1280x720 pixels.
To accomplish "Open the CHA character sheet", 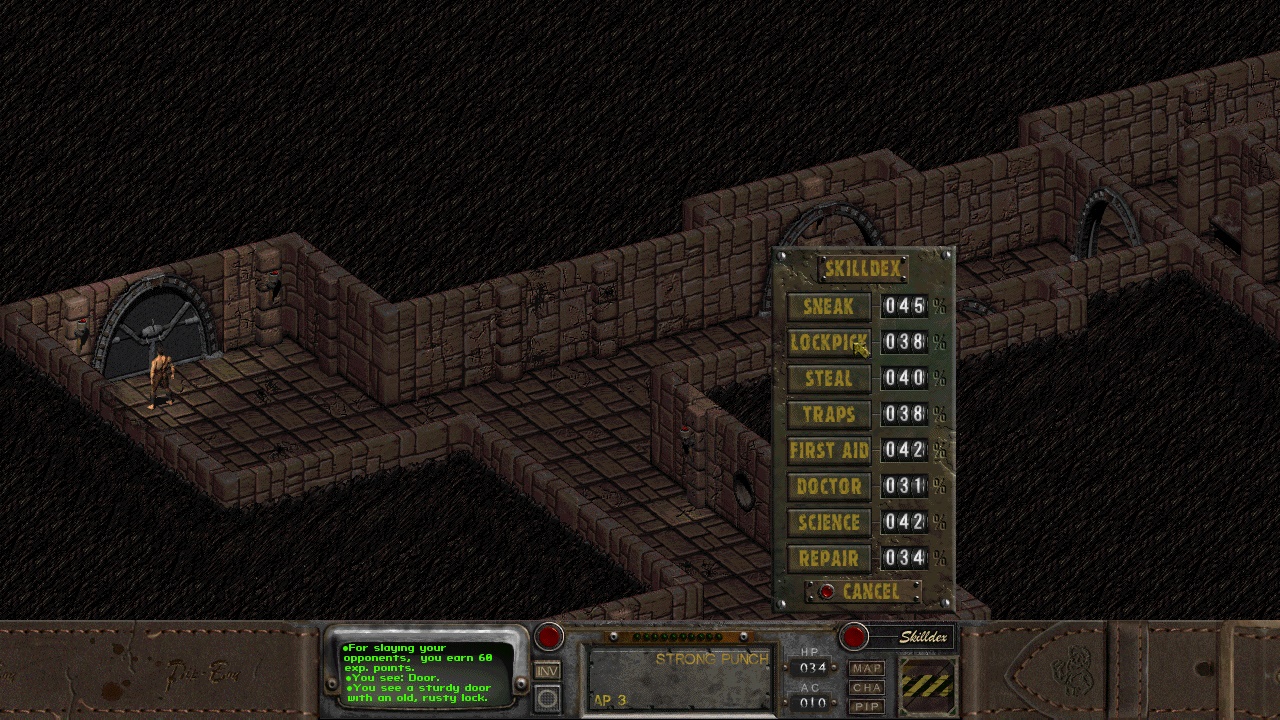I will point(867,687).
